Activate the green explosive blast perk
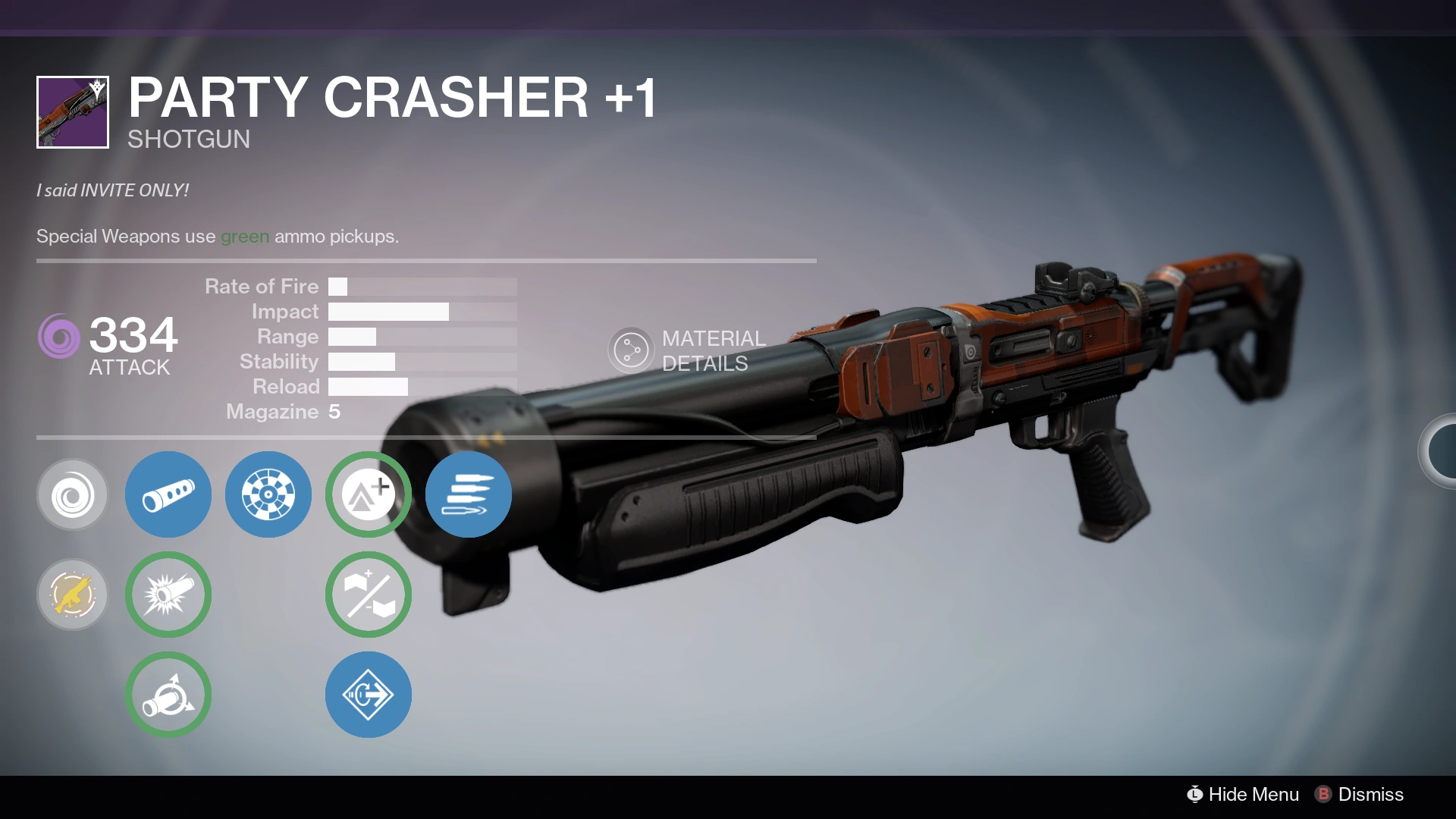 click(x=168, y=595)
